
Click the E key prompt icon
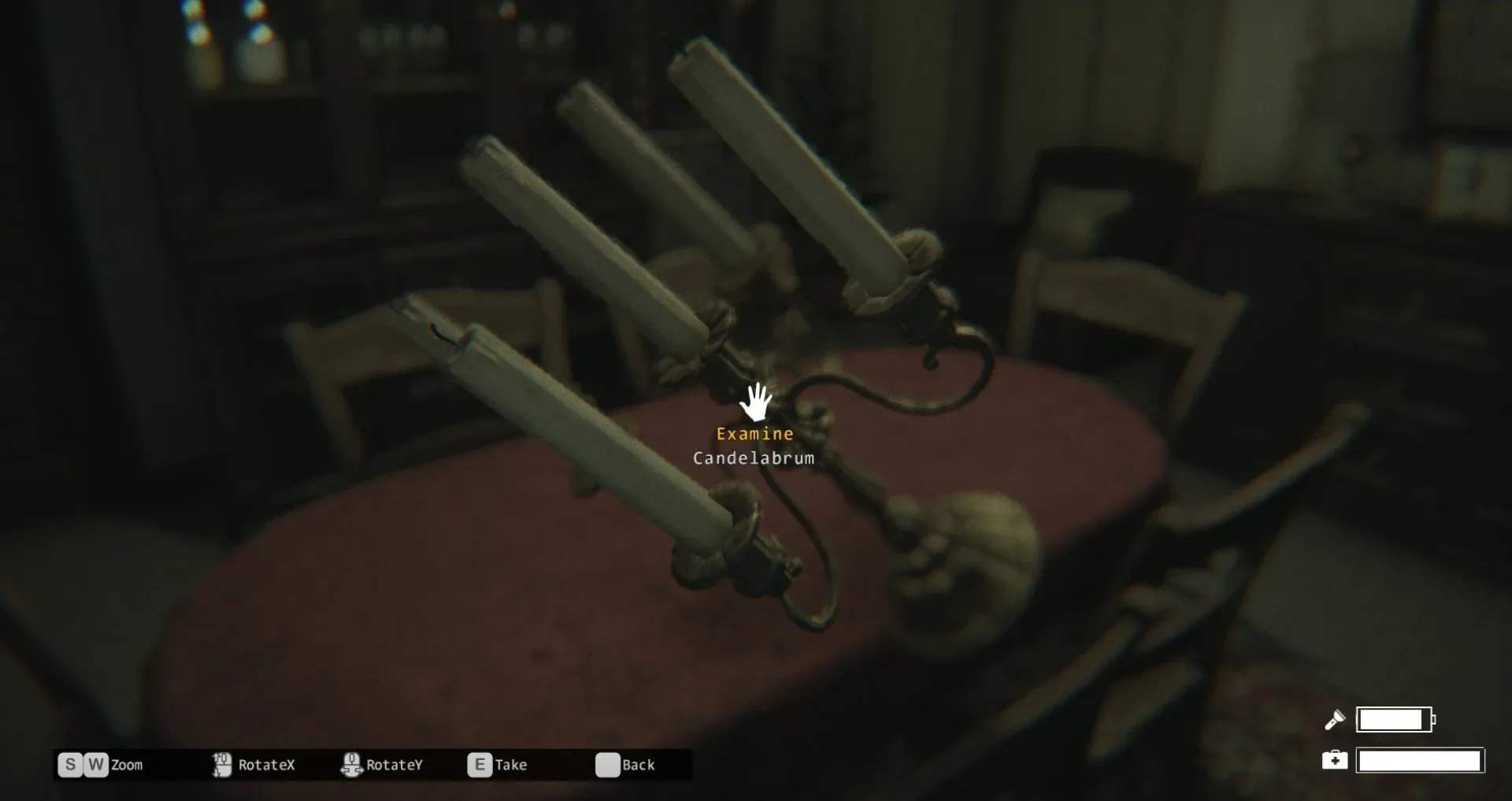click(x=479, y=764)
